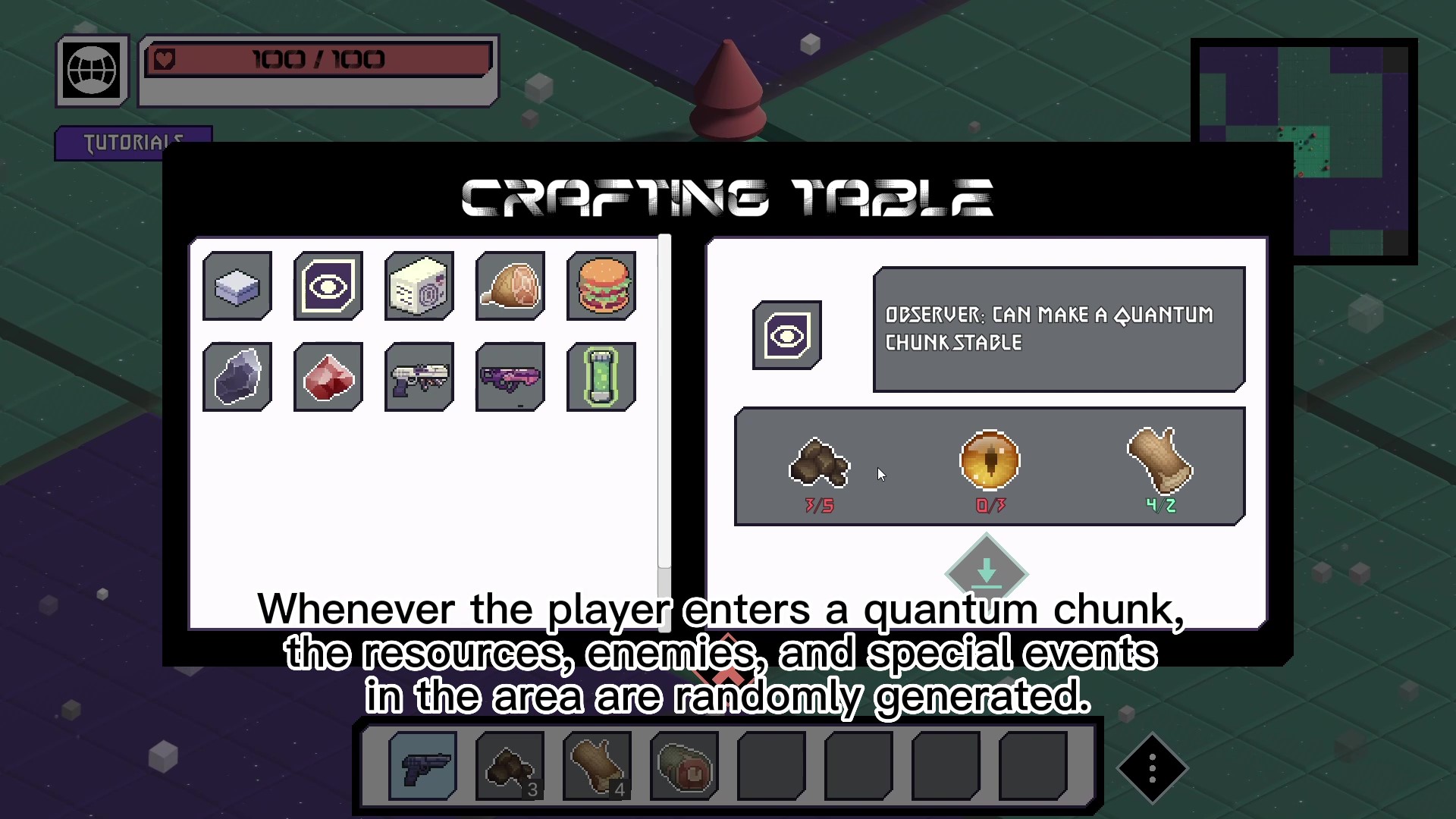This screenshot has height=819, width=1456.
Task: Pick the cooked ham recipe
Action: click(510, 287)
